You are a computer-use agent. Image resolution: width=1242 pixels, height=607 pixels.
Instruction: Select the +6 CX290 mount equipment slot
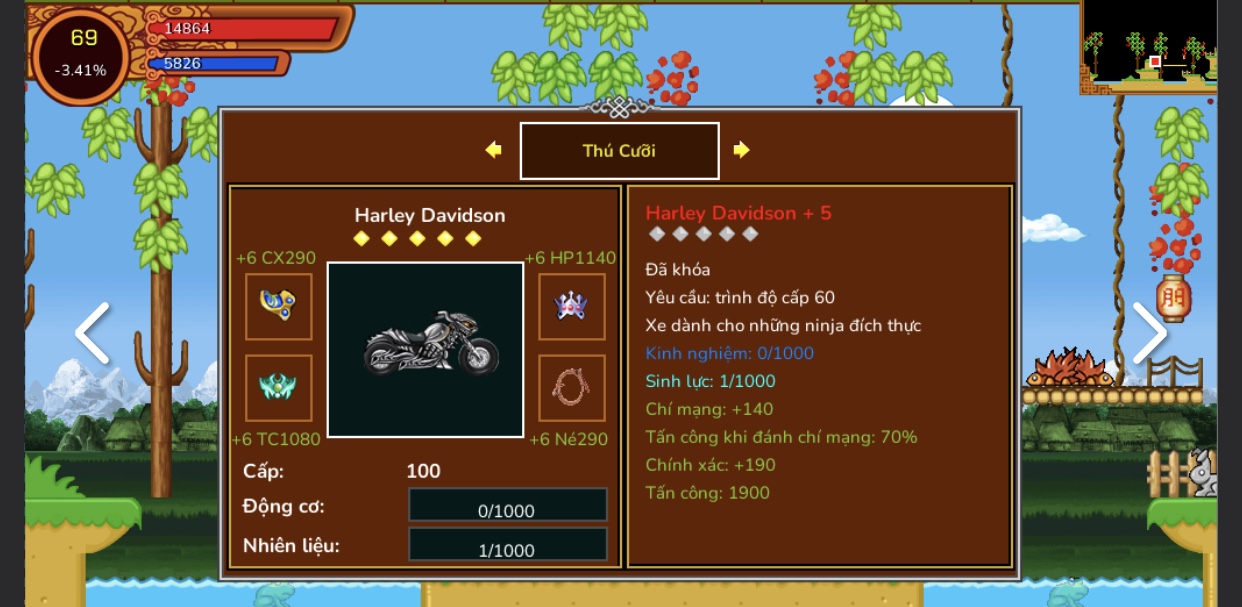click(278, 307)
